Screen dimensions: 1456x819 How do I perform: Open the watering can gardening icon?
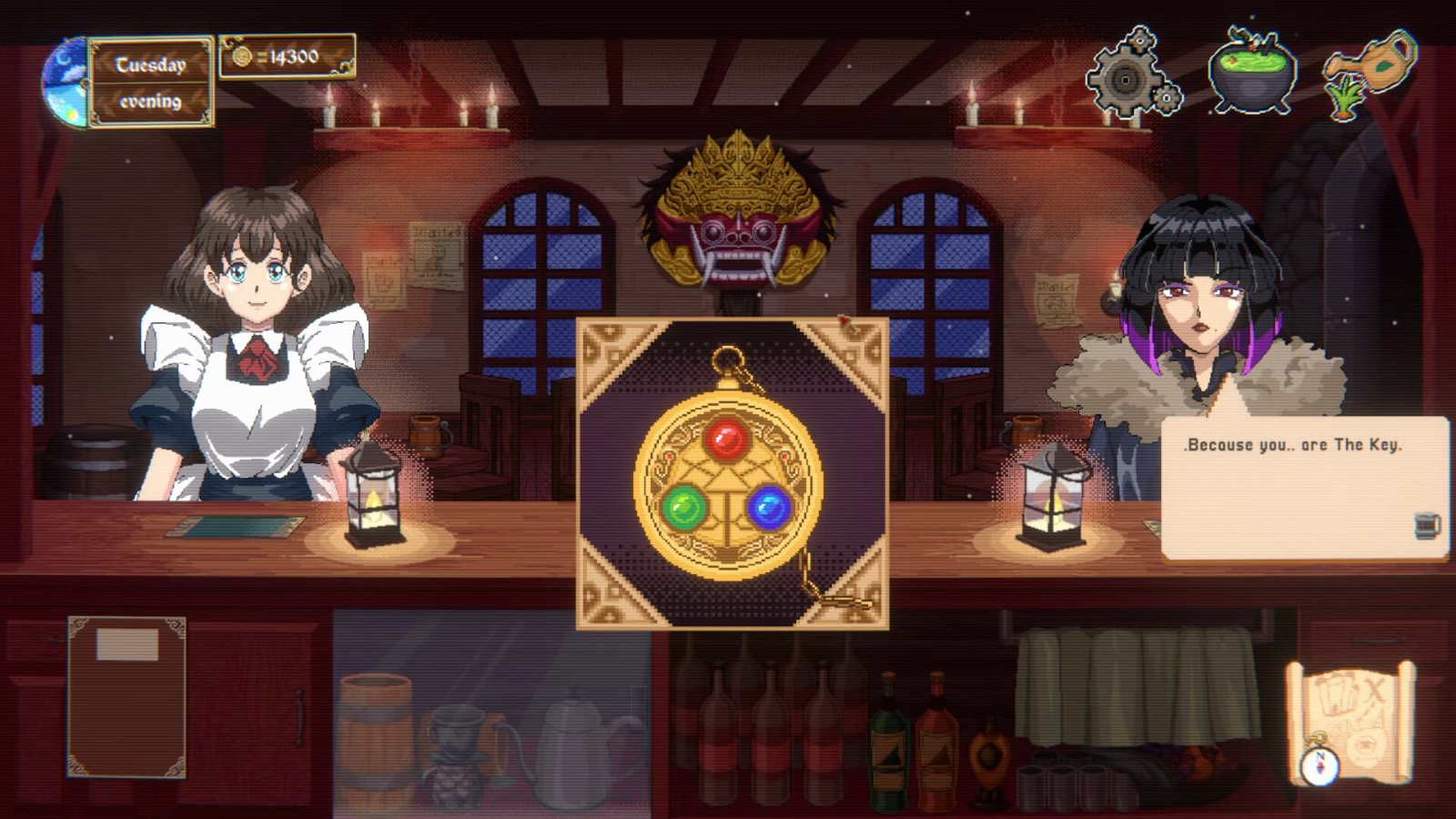1376,68
